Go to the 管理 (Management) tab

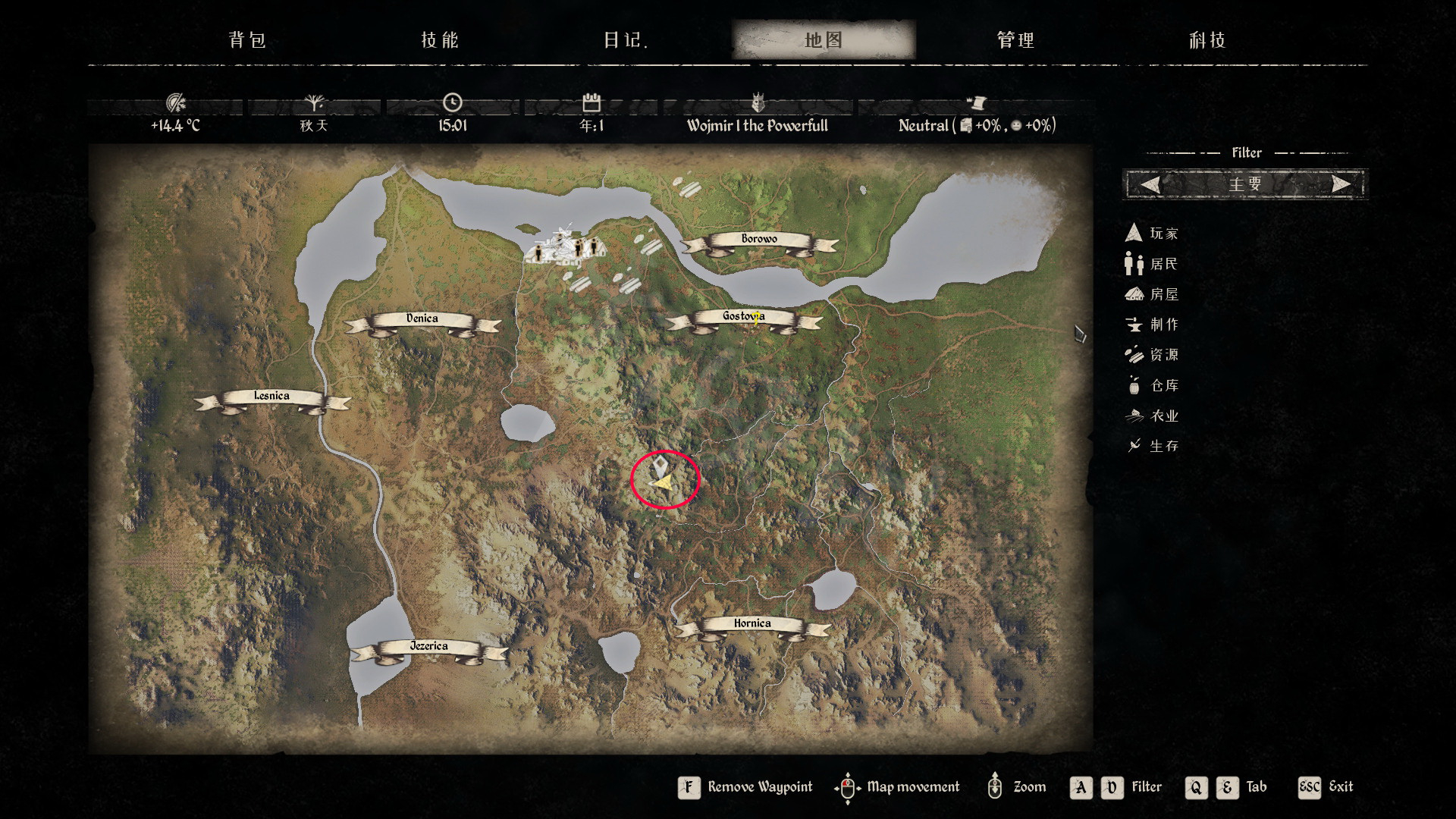tap(1015, 40)
